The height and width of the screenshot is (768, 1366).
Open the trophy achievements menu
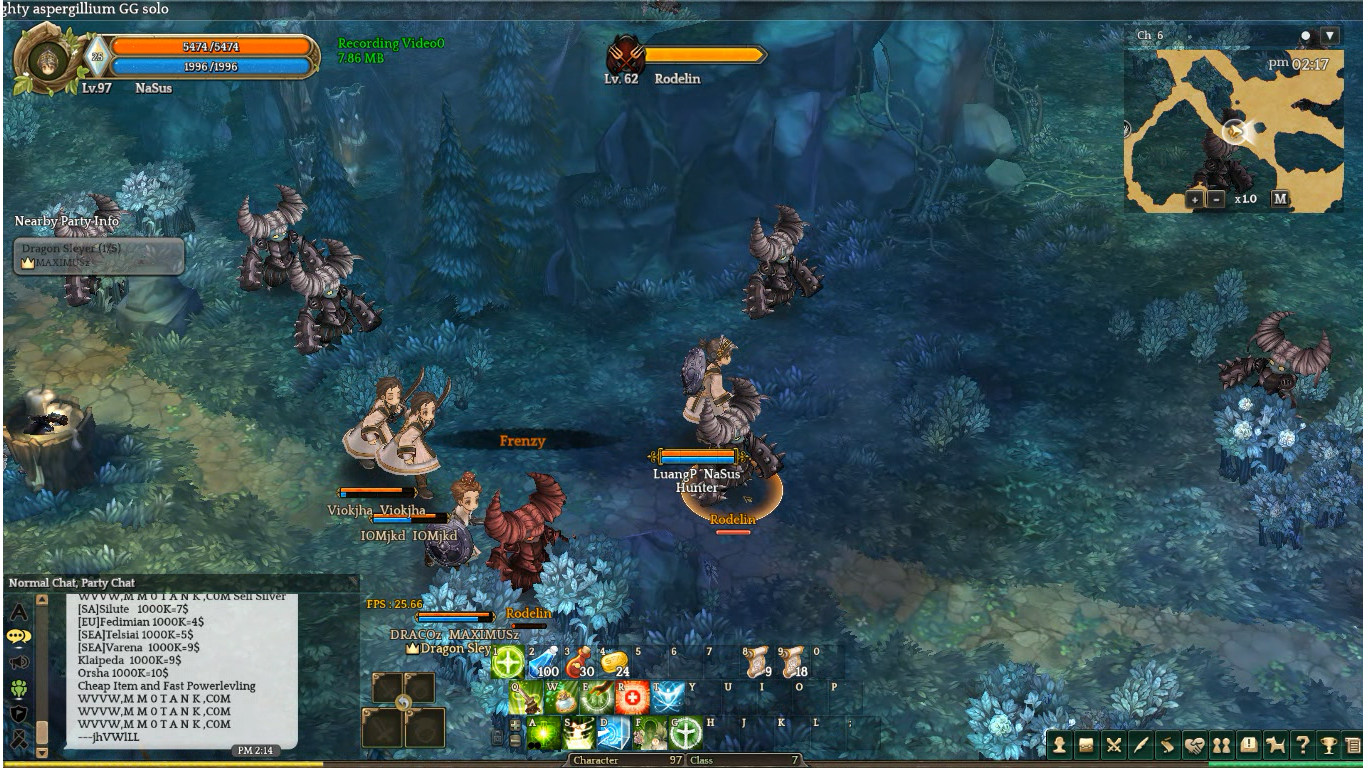pyautogui.click(x=1329, y=745)
